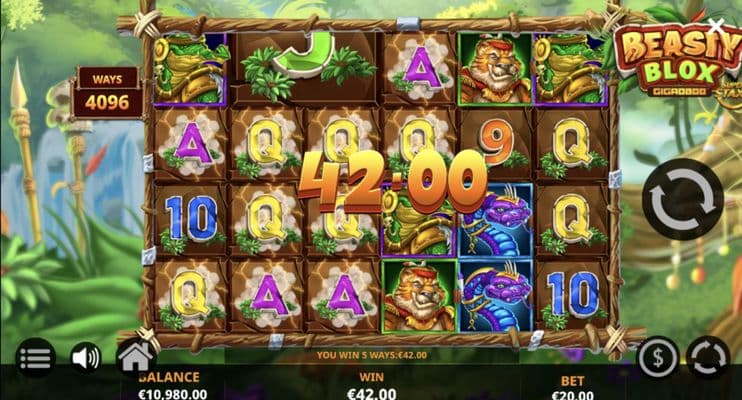
Task: Spin the reels with the large circular arrow button
Action: [x=682, y=199]
